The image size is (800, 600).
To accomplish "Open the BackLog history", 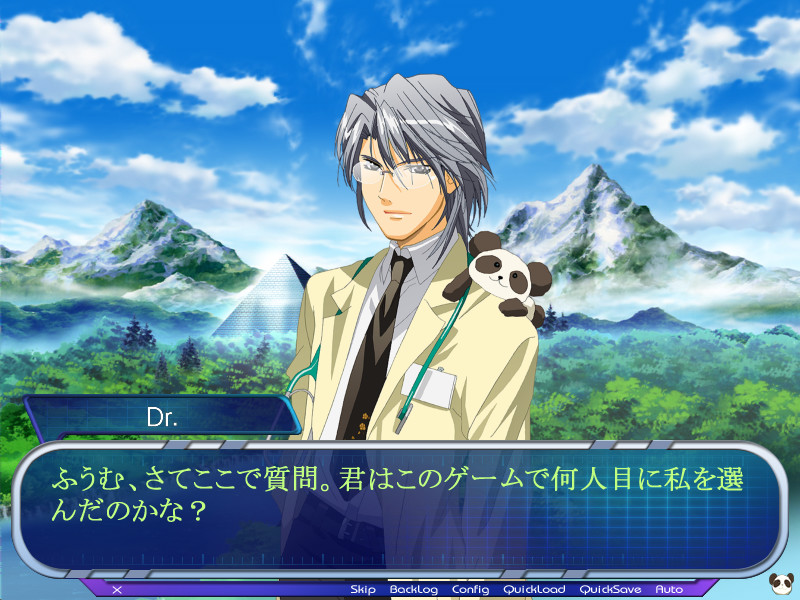I will 414,590.
